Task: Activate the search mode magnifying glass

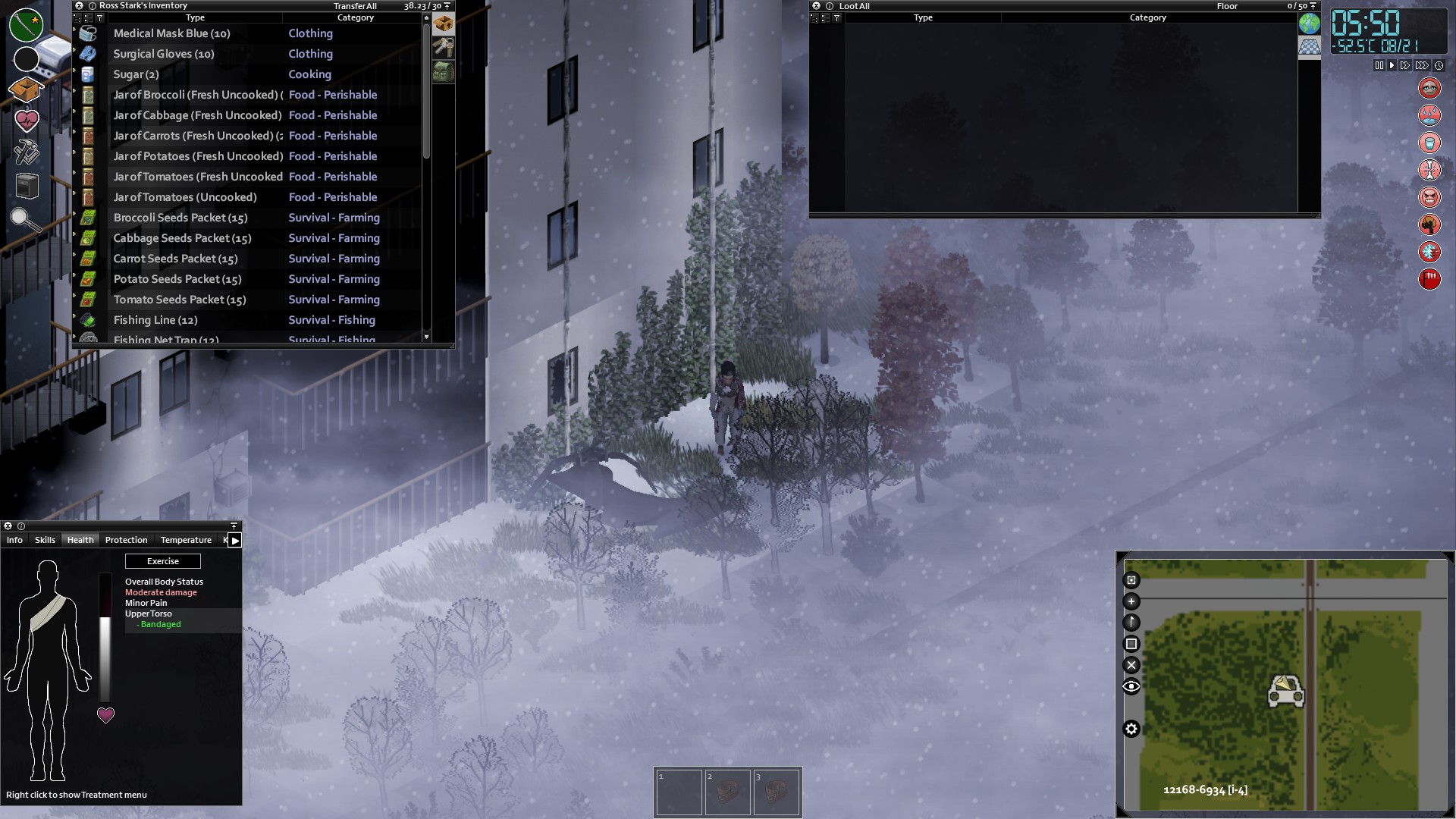Action: click(25, 219)
